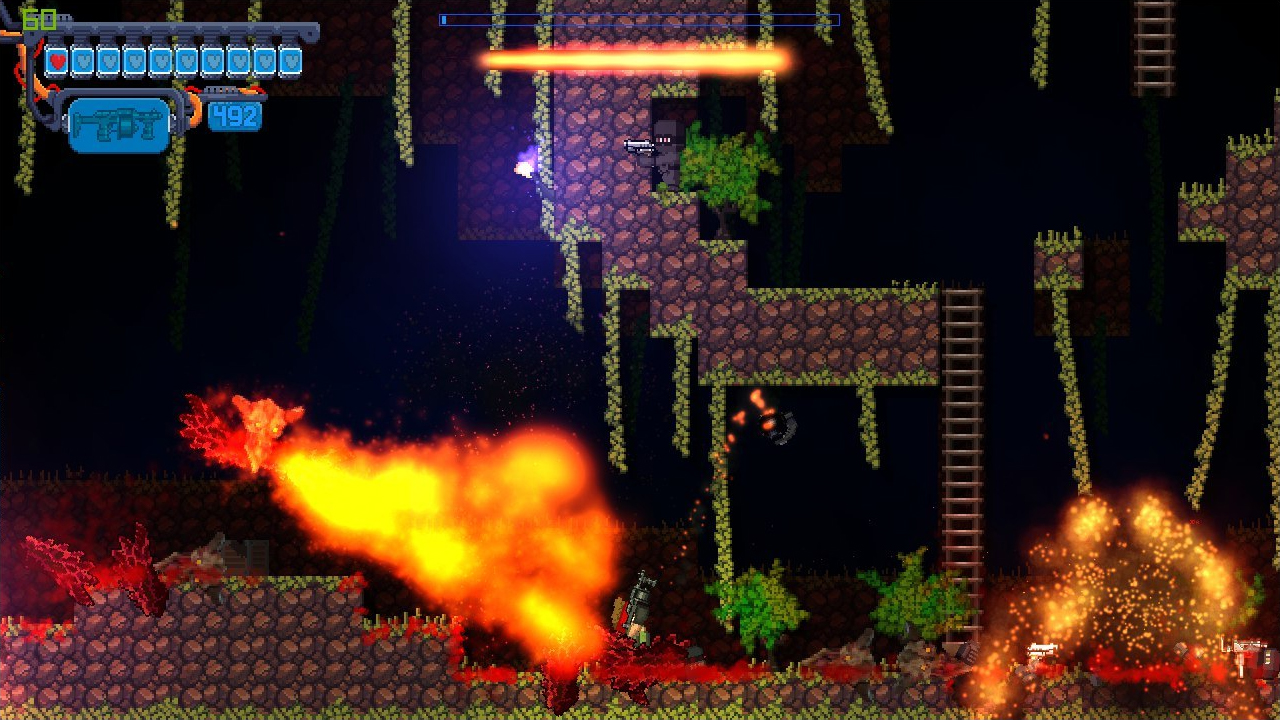
Task: Click the dropped rifle lying near the explosion
Action: click(x=1040, y=650)
